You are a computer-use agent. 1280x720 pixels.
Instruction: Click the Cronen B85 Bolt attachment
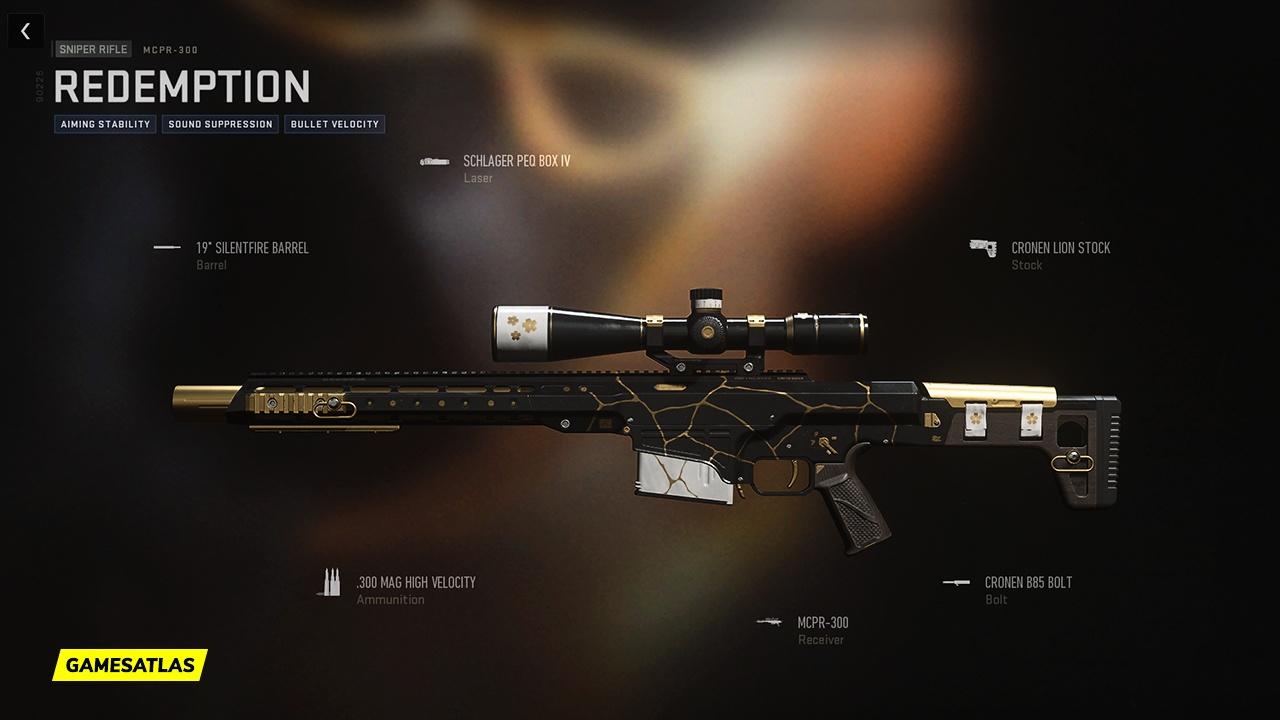(x=1028, y=583)
